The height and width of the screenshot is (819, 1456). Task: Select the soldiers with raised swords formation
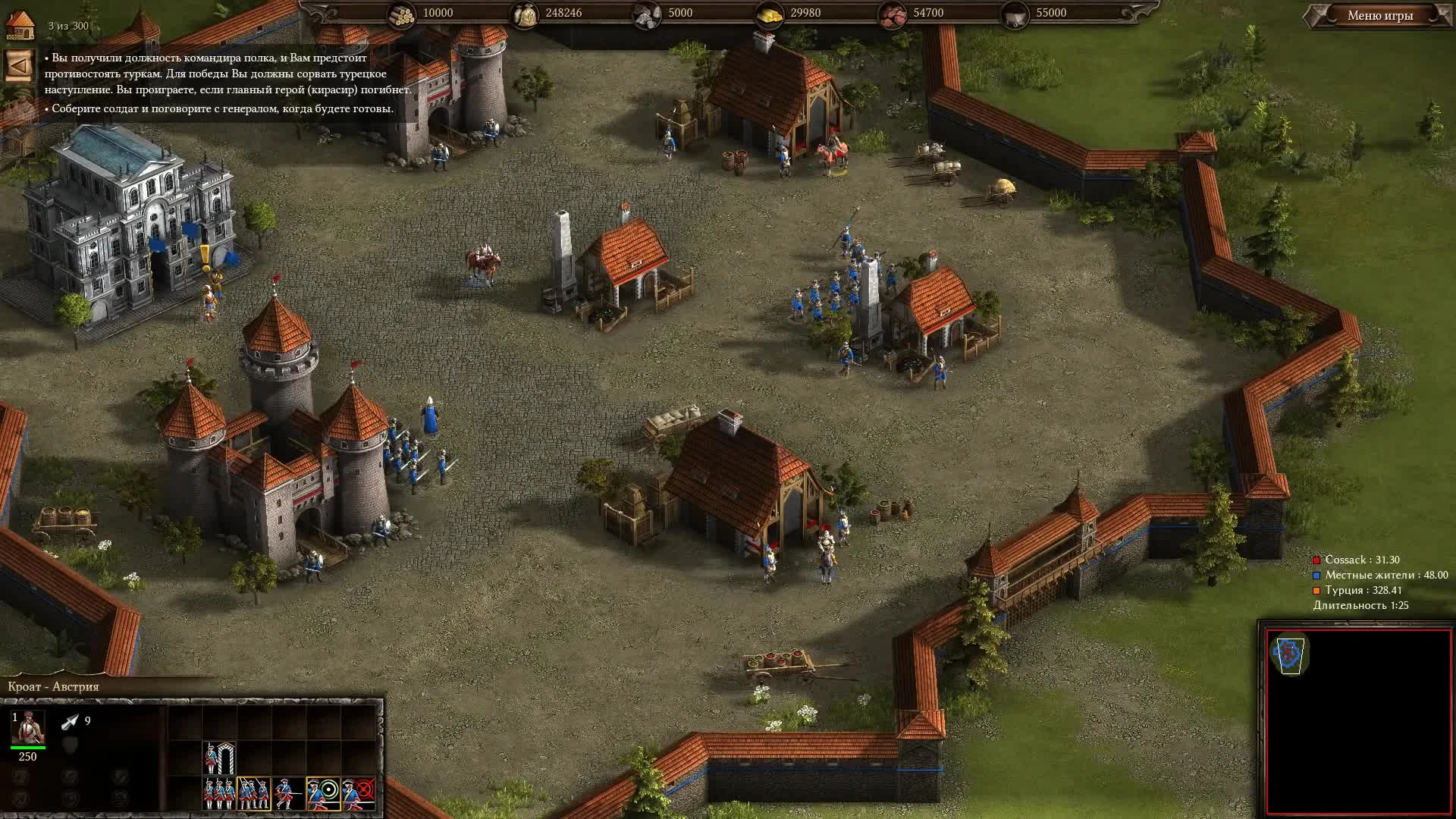(x=253, y=793)
